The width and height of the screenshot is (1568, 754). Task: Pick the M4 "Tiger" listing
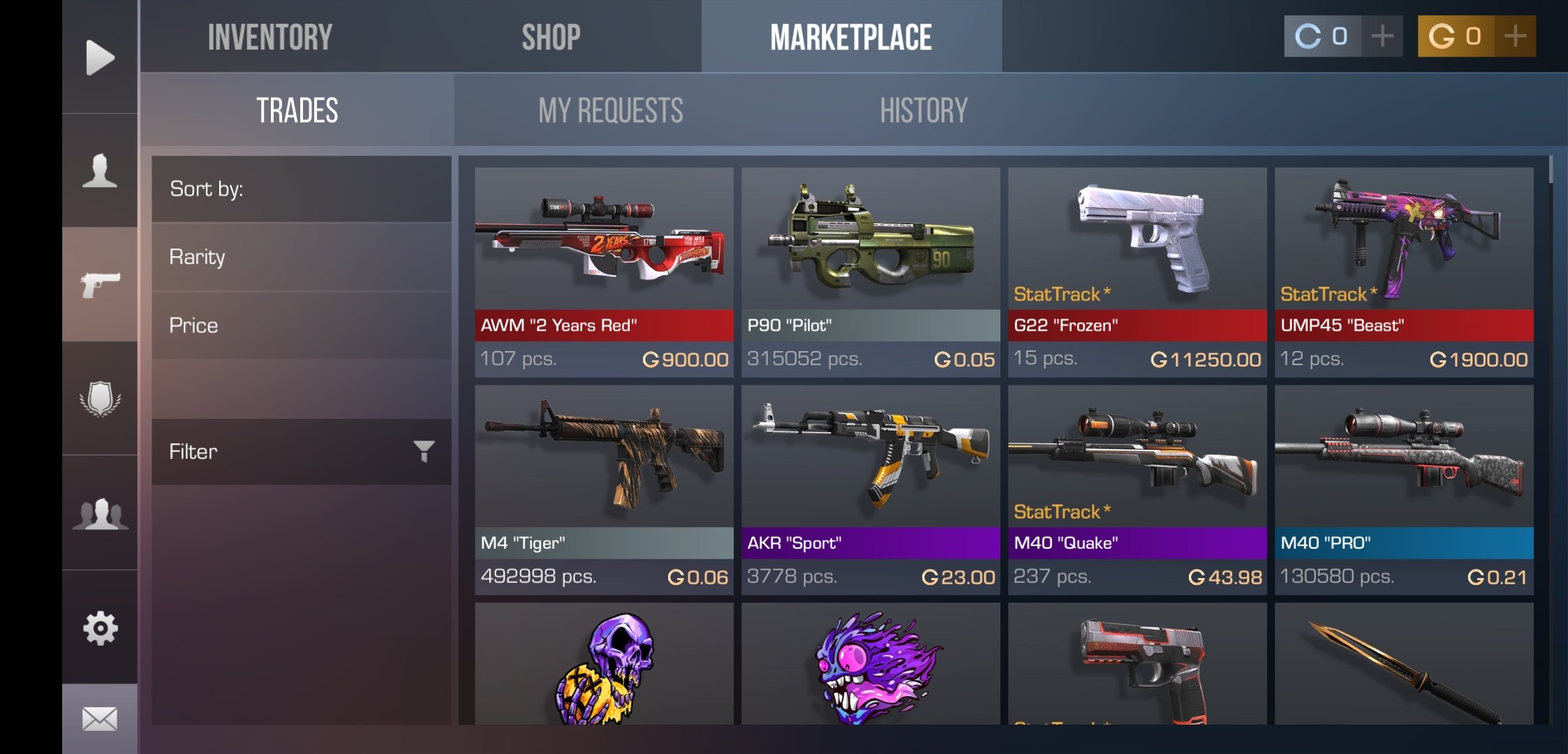tap(604, 490)
